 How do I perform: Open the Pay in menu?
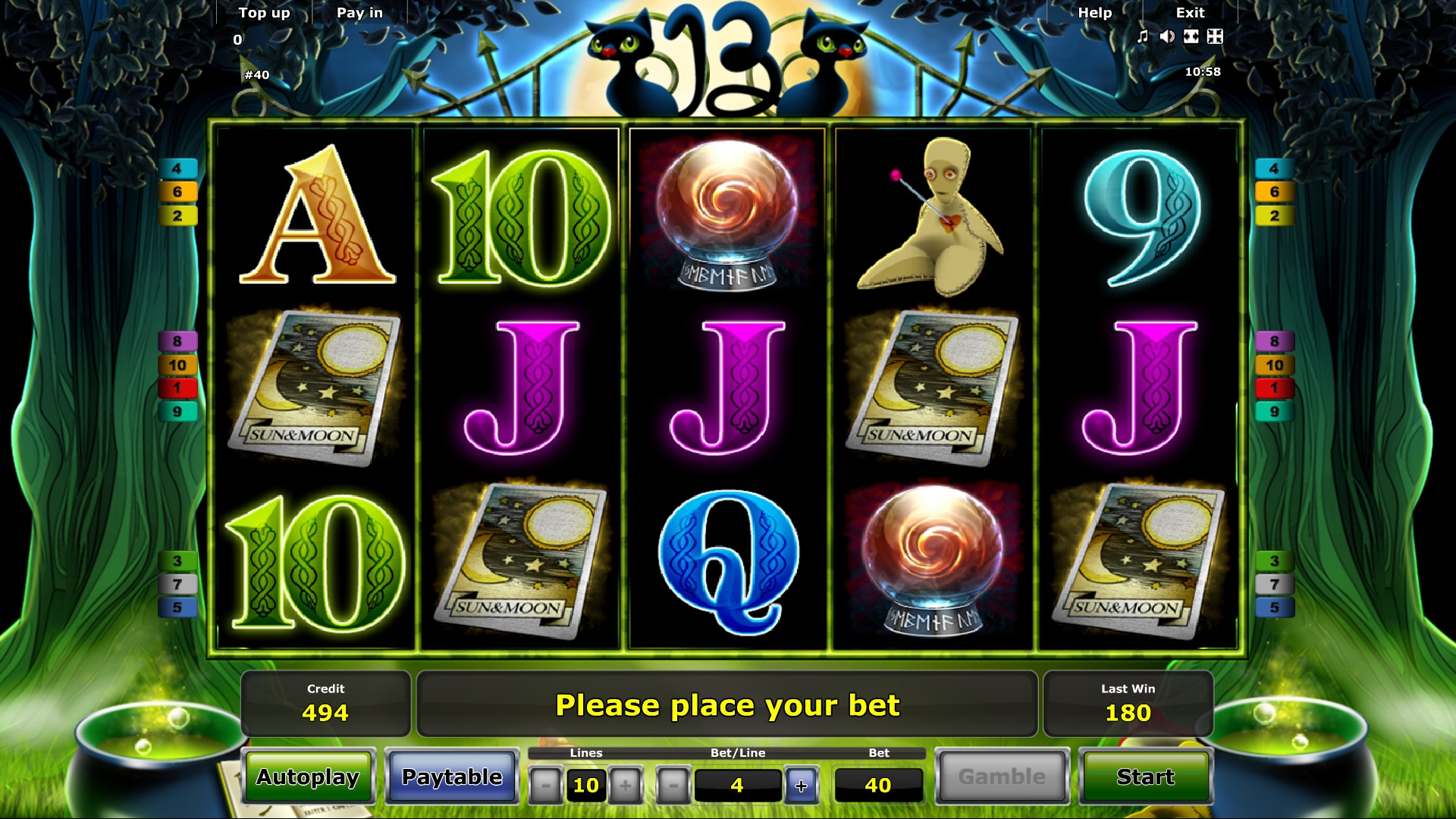click(359, 13)
